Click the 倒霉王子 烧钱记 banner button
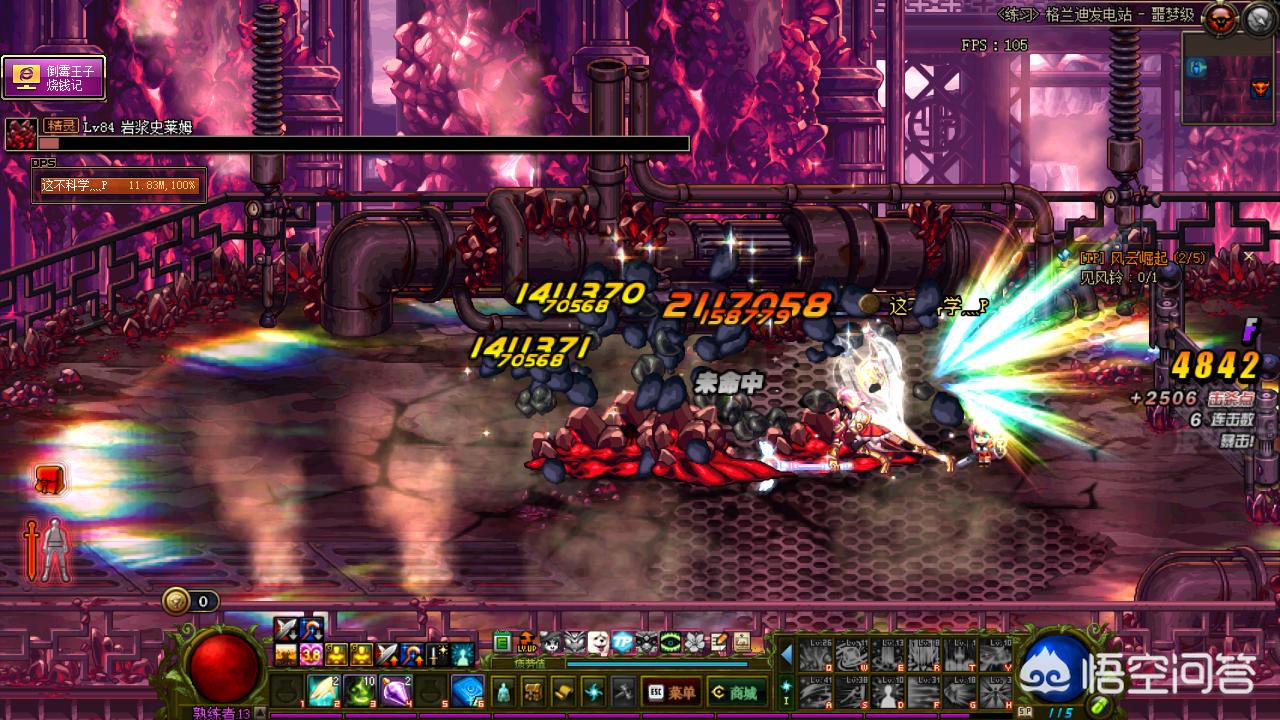 click(x=54, y=78)
